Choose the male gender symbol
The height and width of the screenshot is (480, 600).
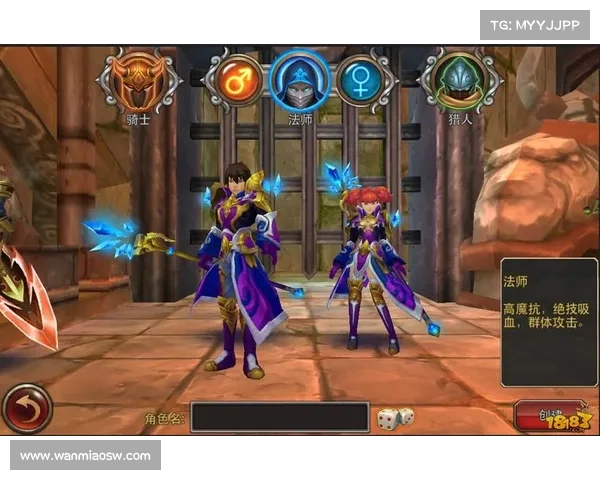pos(234,82)
